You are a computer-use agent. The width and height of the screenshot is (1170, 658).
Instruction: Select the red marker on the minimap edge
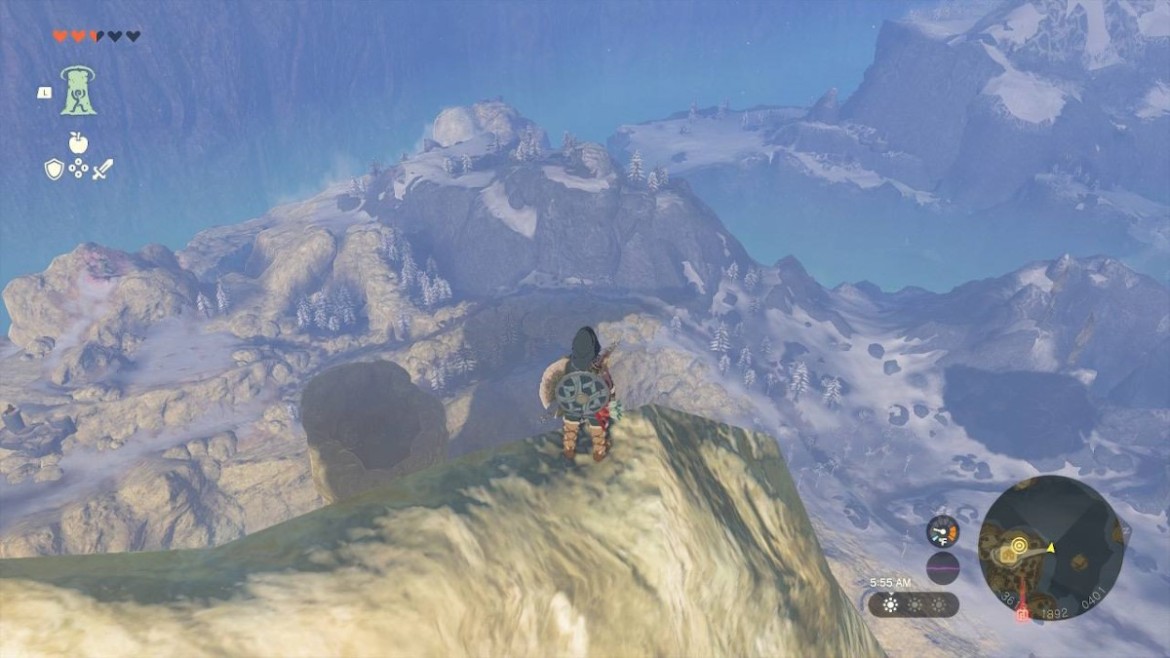tap(1022, 614)
